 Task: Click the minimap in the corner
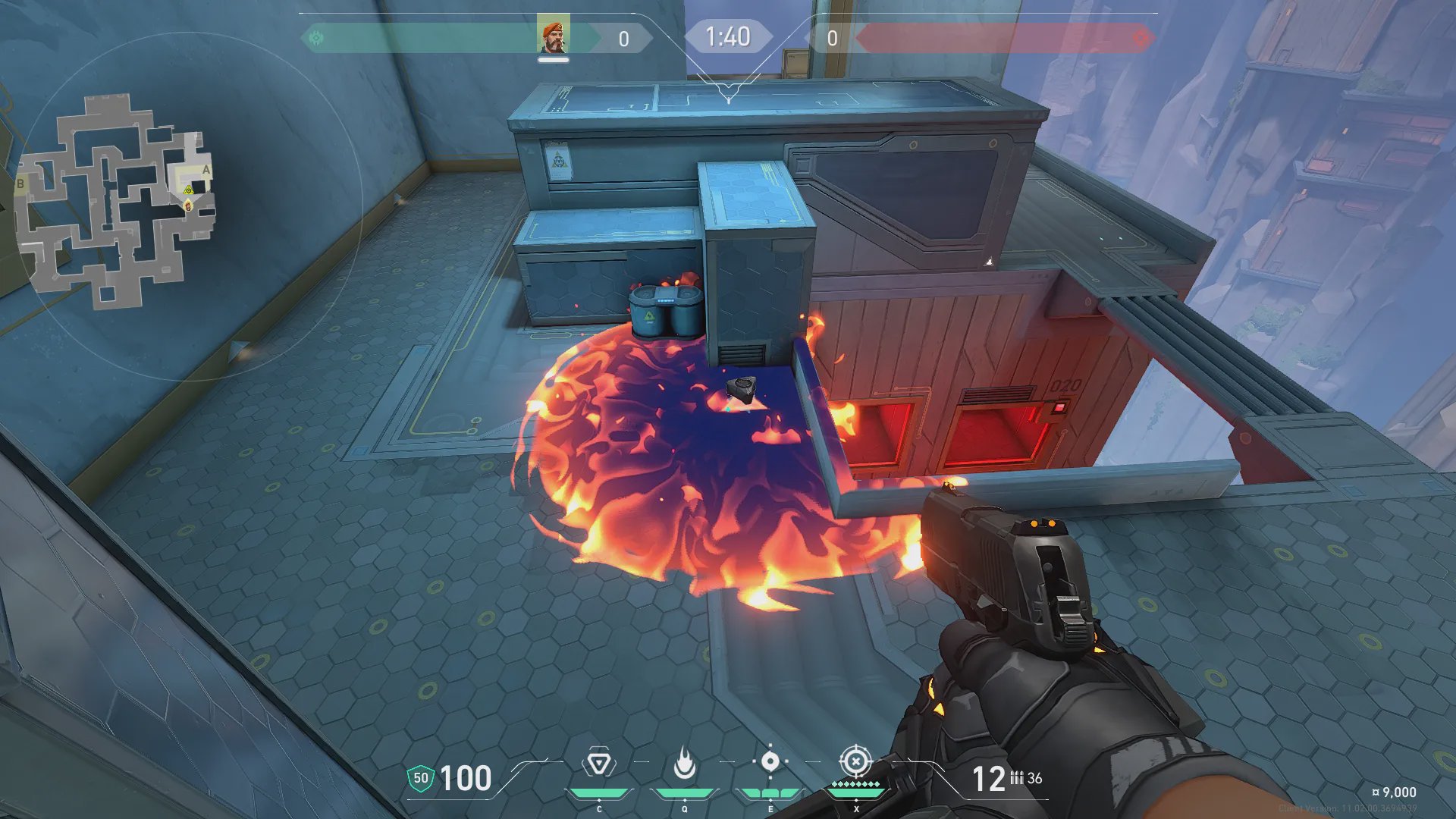click(114, 201)
